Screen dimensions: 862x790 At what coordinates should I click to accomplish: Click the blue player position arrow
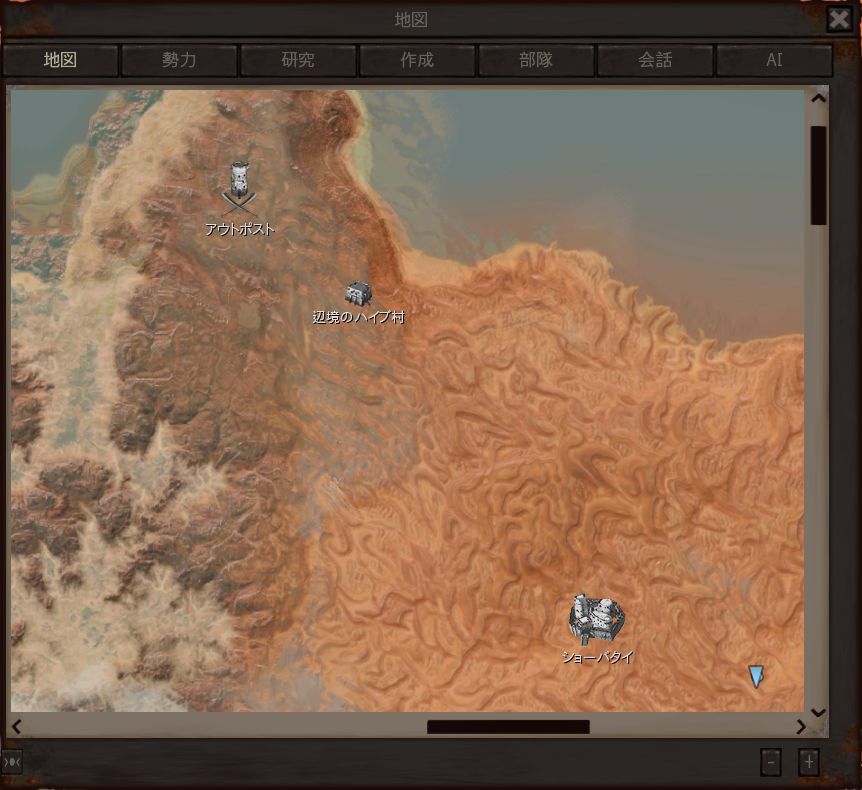pyautogui.click(x=756, y=677)
